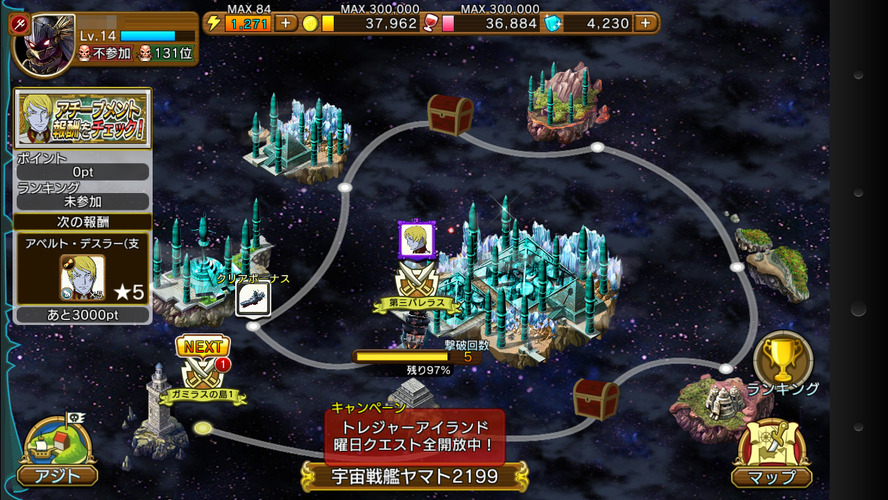Open the treasure chest at the top of the route
This screenshot has width=888, height=500.
tap(450, 114)
